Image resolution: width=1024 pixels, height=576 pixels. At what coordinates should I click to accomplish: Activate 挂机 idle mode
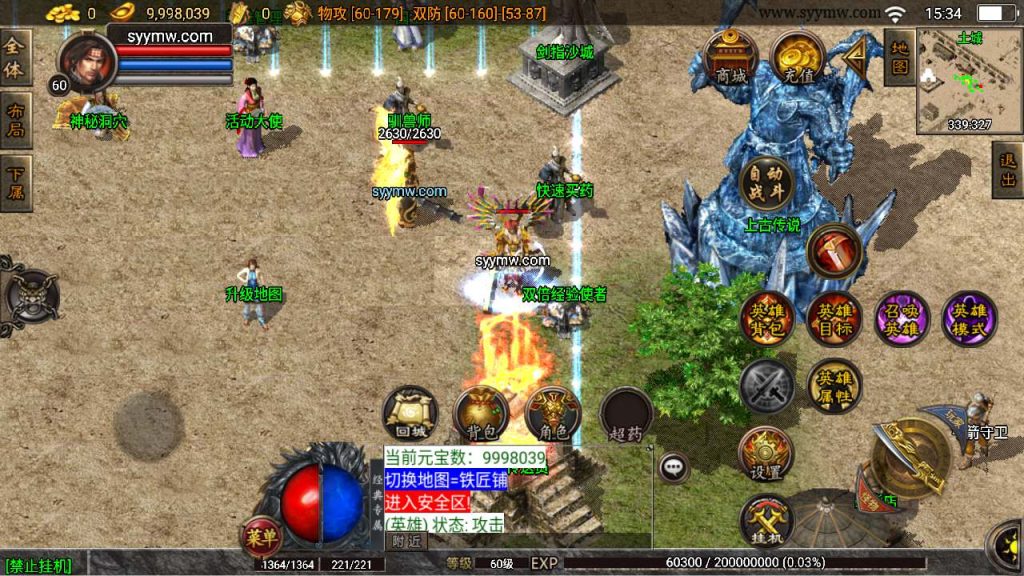coord(766,520)
